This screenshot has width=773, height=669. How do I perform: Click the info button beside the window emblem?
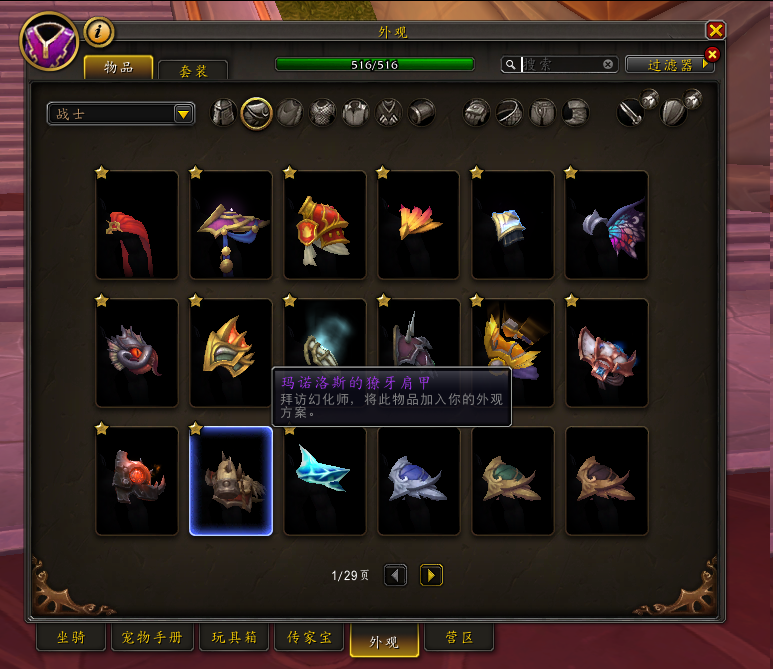click(x=98, y=33)
